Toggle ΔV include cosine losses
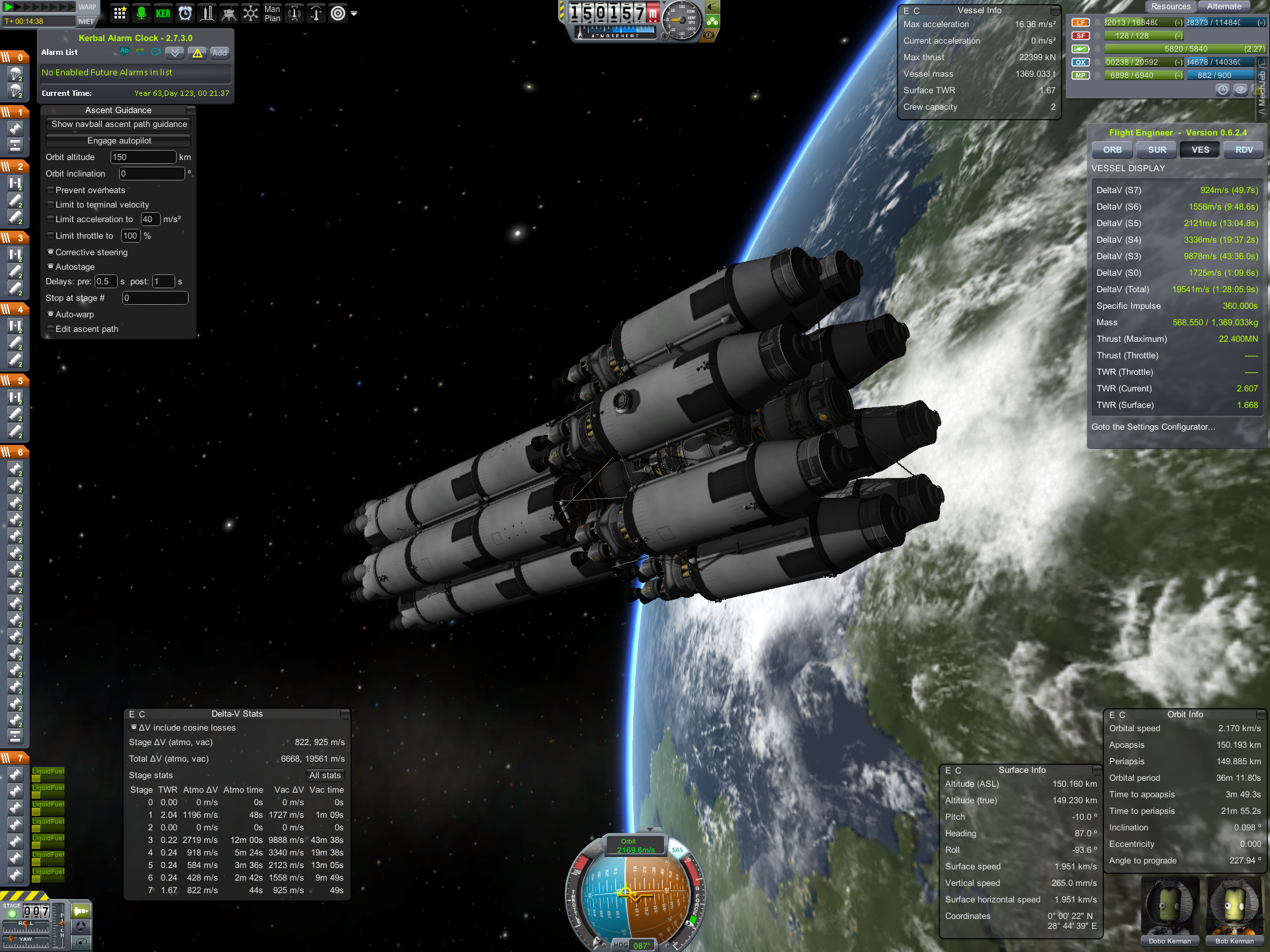The height and width of the screenshot is (952, 1270). [134, 728]
